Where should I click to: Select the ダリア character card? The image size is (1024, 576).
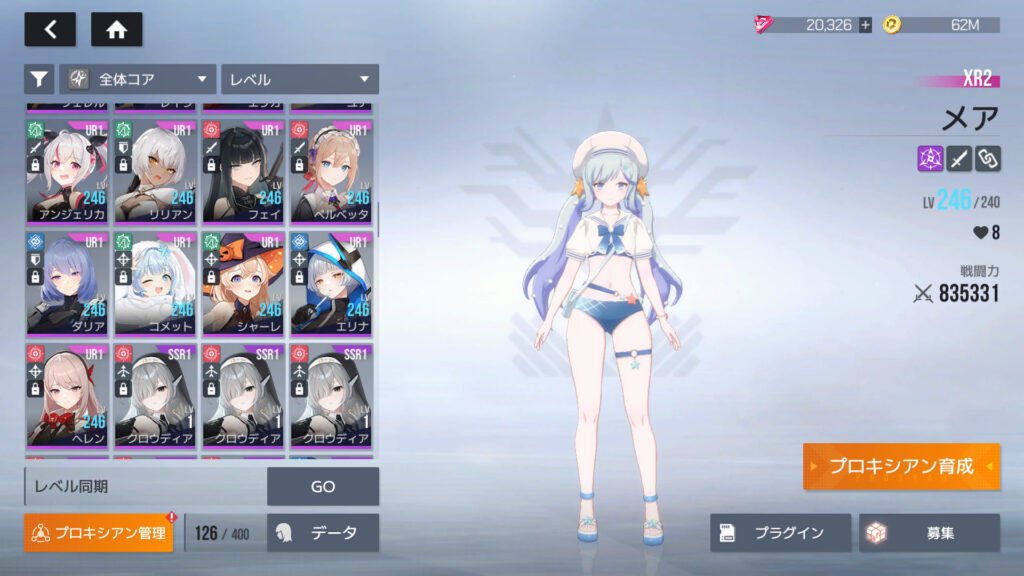67,284
